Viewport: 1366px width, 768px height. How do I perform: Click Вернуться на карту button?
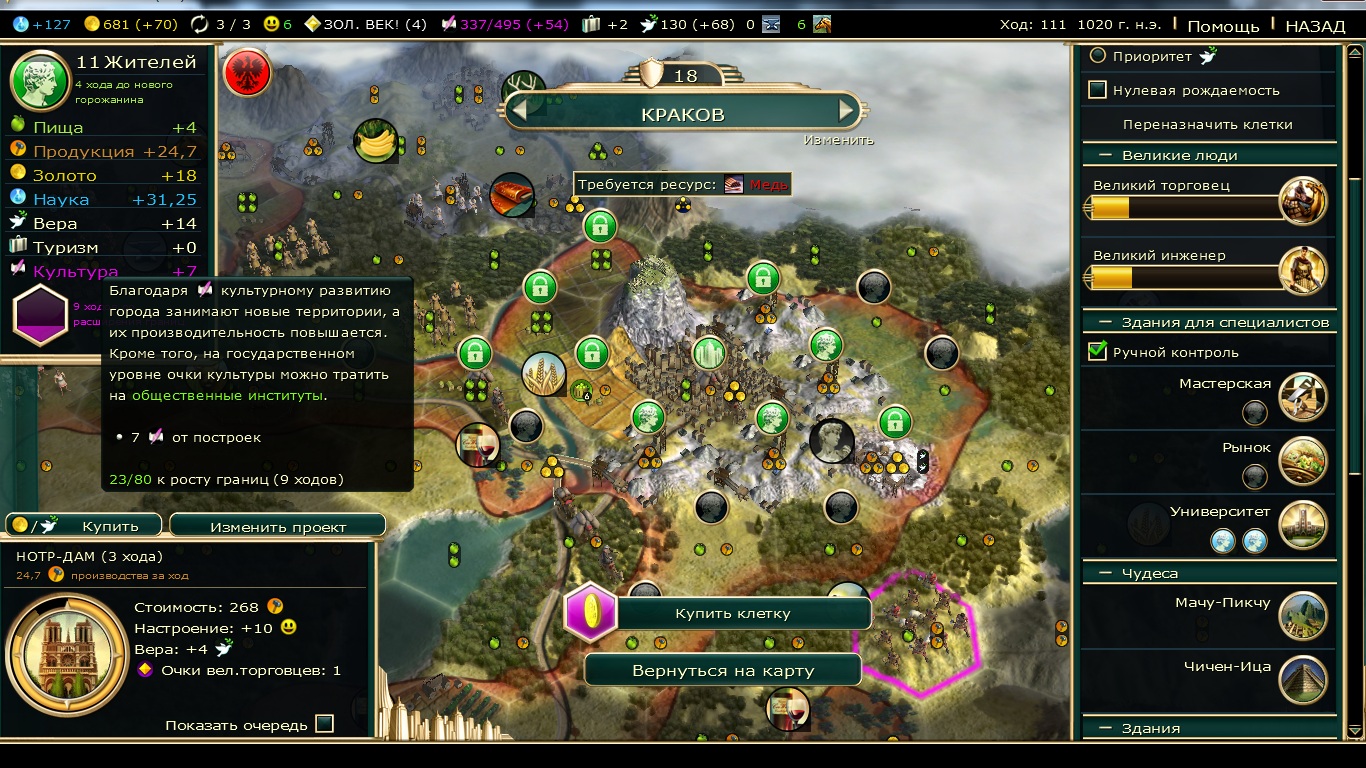722,671
